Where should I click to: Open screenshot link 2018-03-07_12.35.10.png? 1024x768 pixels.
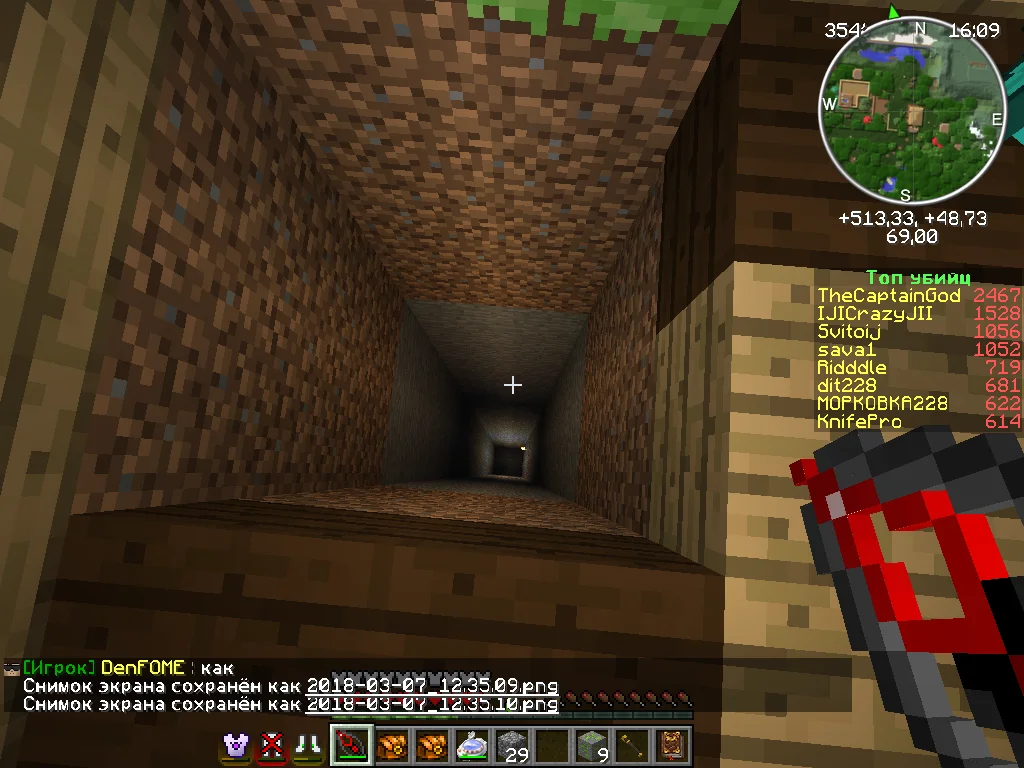[x=431, y=704]
